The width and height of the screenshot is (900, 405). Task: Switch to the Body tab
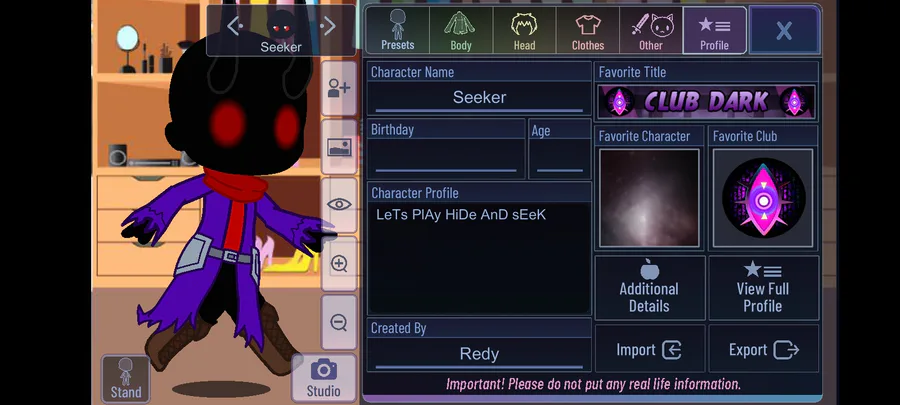coord(461,30)
